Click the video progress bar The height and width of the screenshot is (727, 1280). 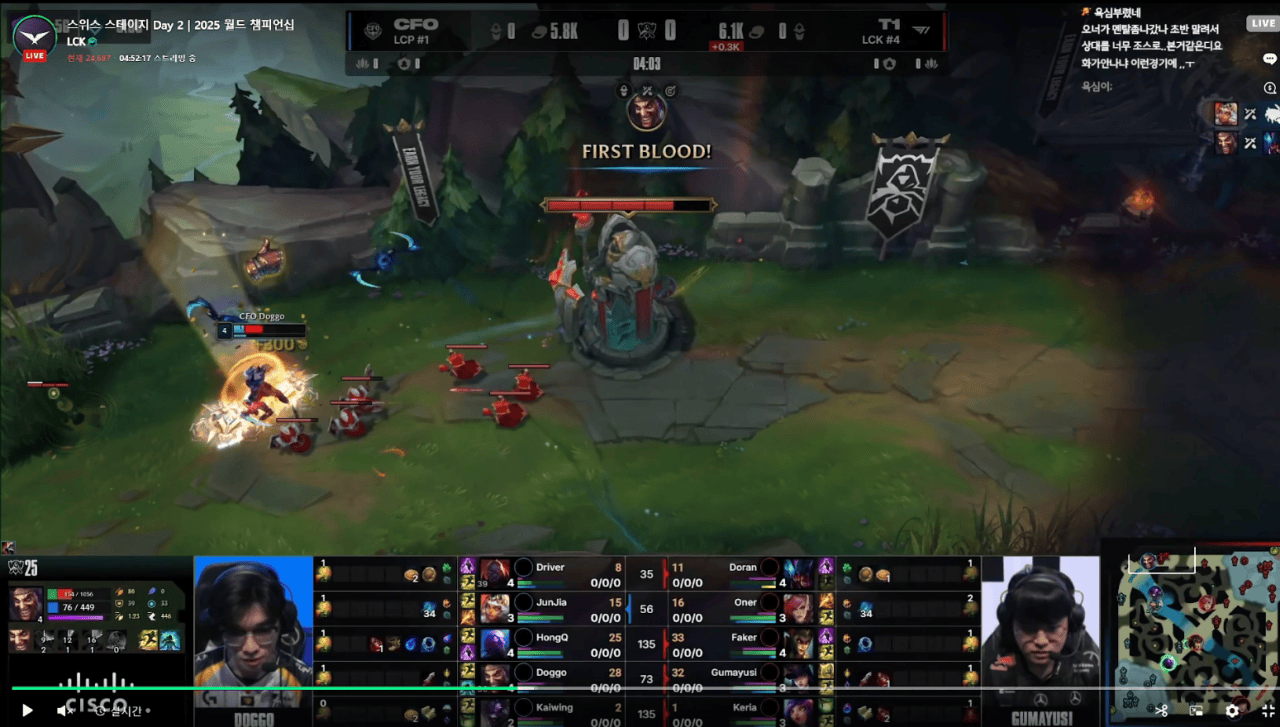click(640, 688)
